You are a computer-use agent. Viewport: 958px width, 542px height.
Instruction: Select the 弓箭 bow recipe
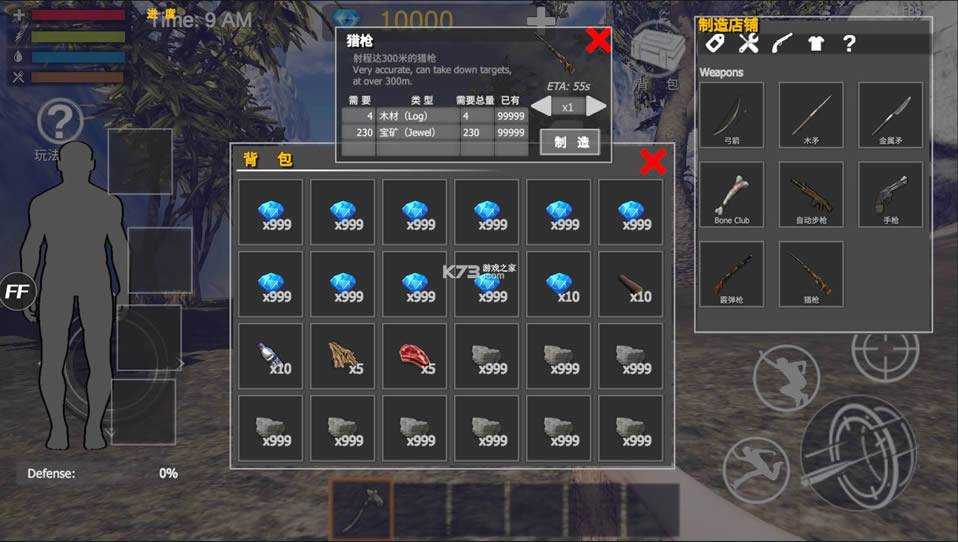click(731, 115)
